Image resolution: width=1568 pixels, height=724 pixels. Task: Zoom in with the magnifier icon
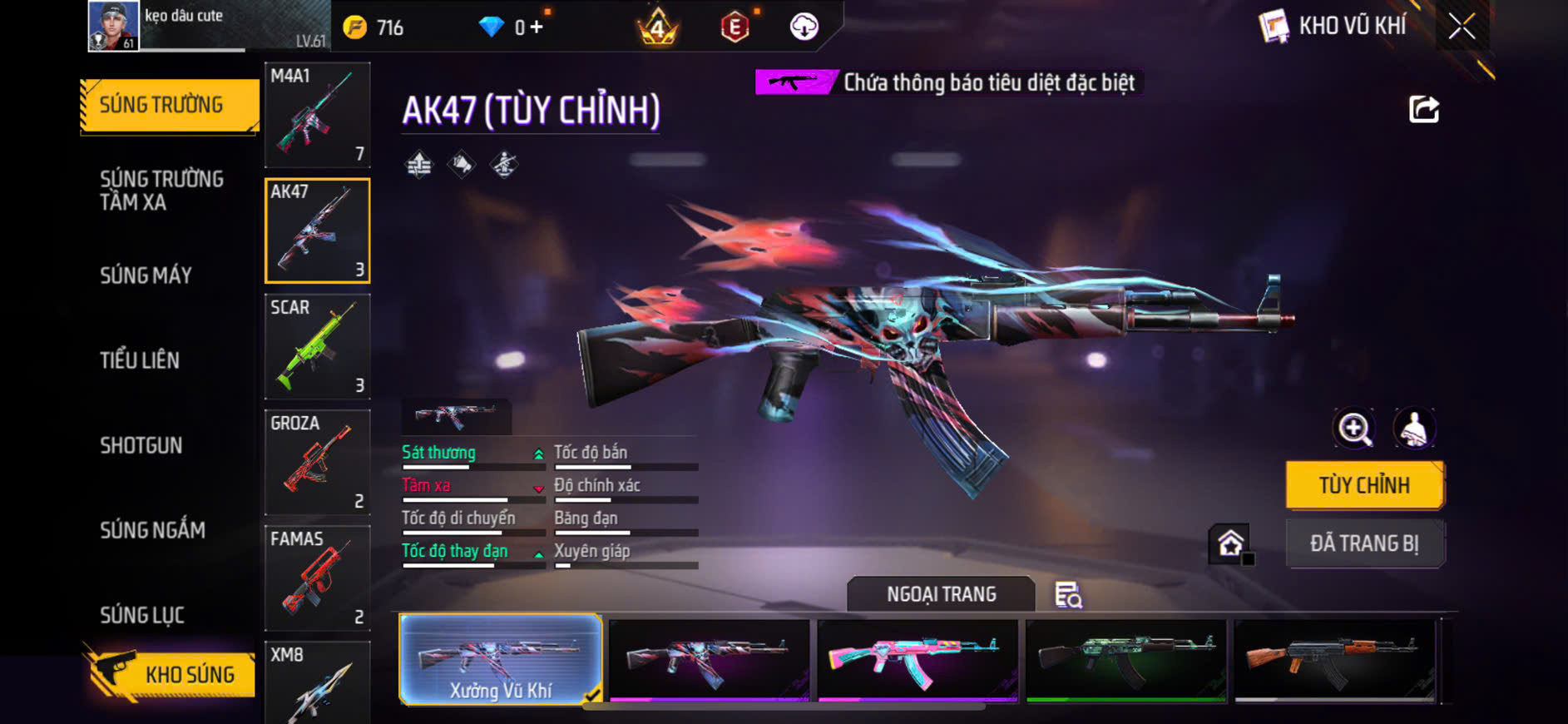(x=1354, y=429)
